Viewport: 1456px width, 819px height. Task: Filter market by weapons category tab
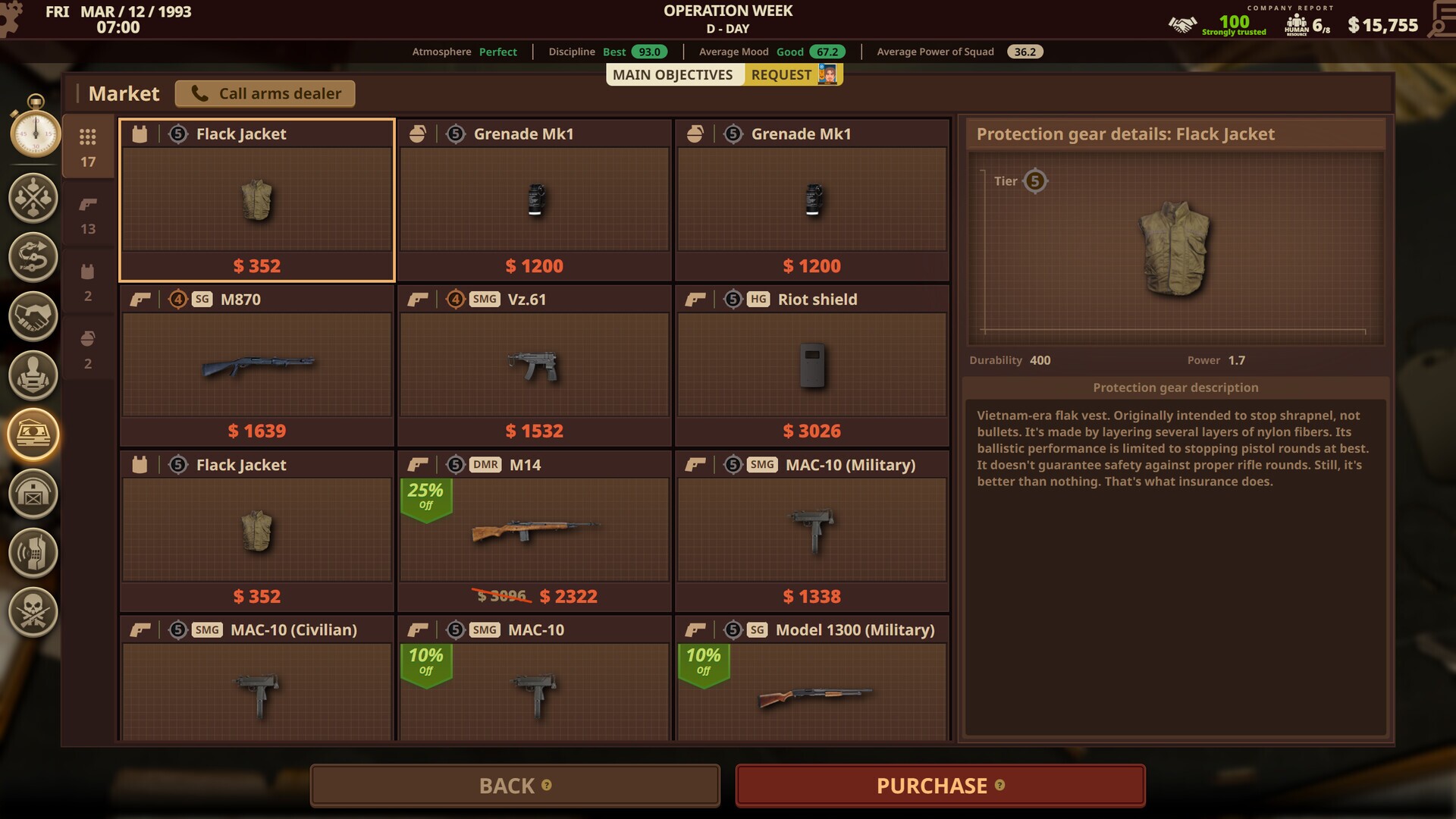(88, 212)
